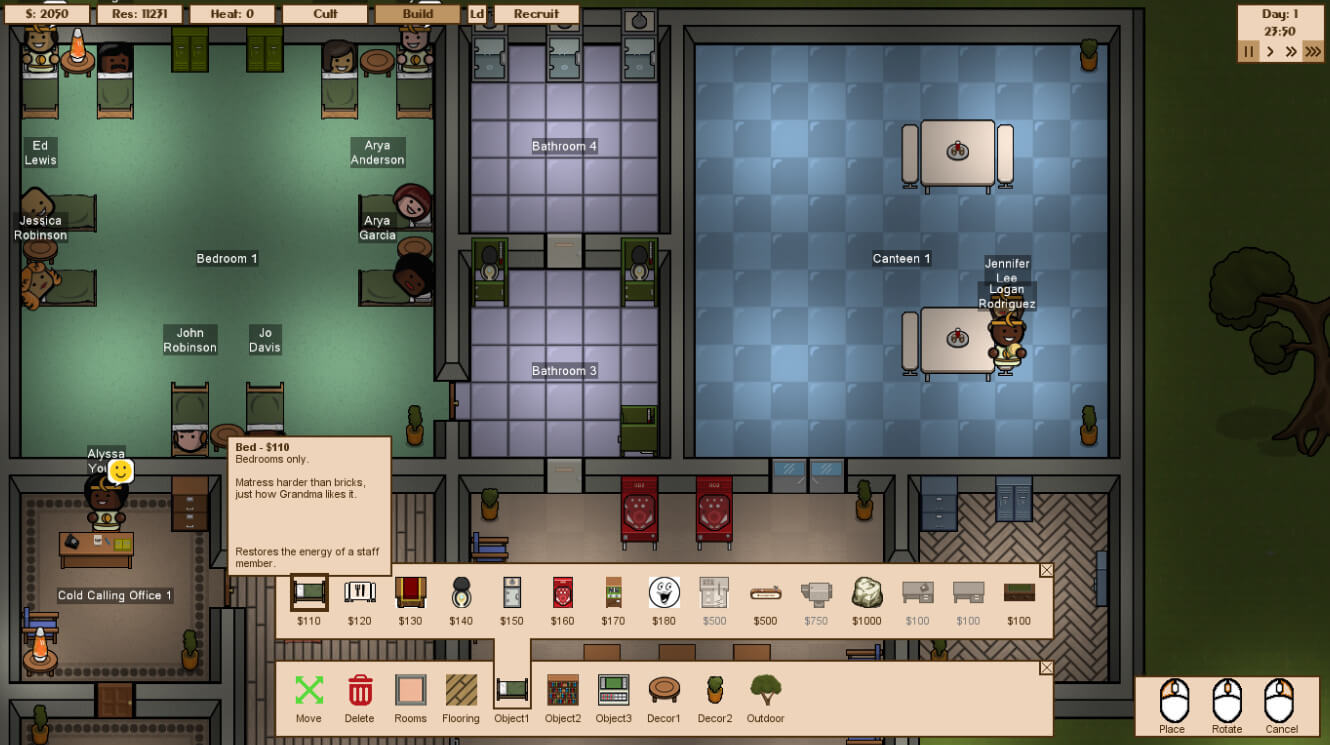This screenshot has width=1330, height=745.
Task: Choose the $1000 rock object
Action: [x=866, y=593]
